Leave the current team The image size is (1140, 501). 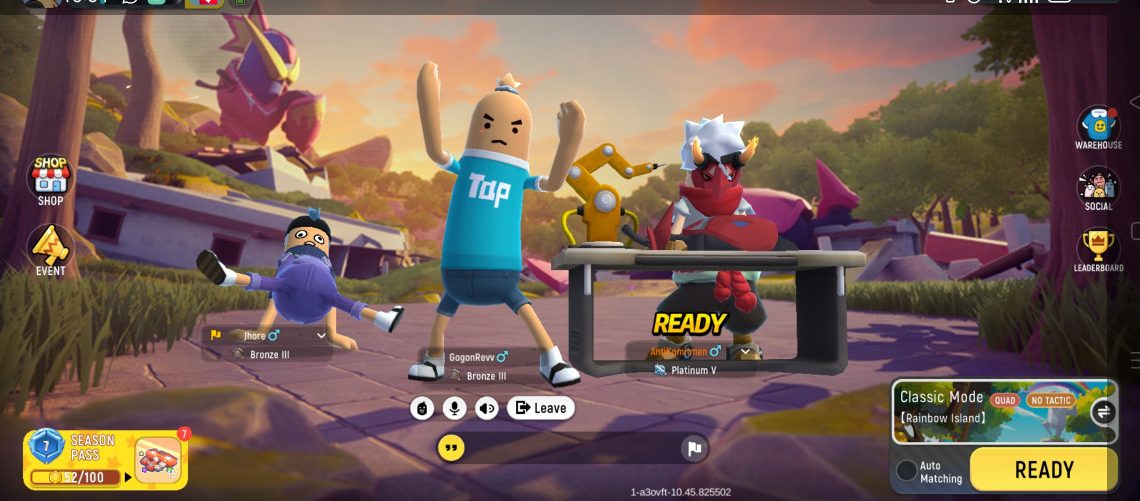coord(541,408)
